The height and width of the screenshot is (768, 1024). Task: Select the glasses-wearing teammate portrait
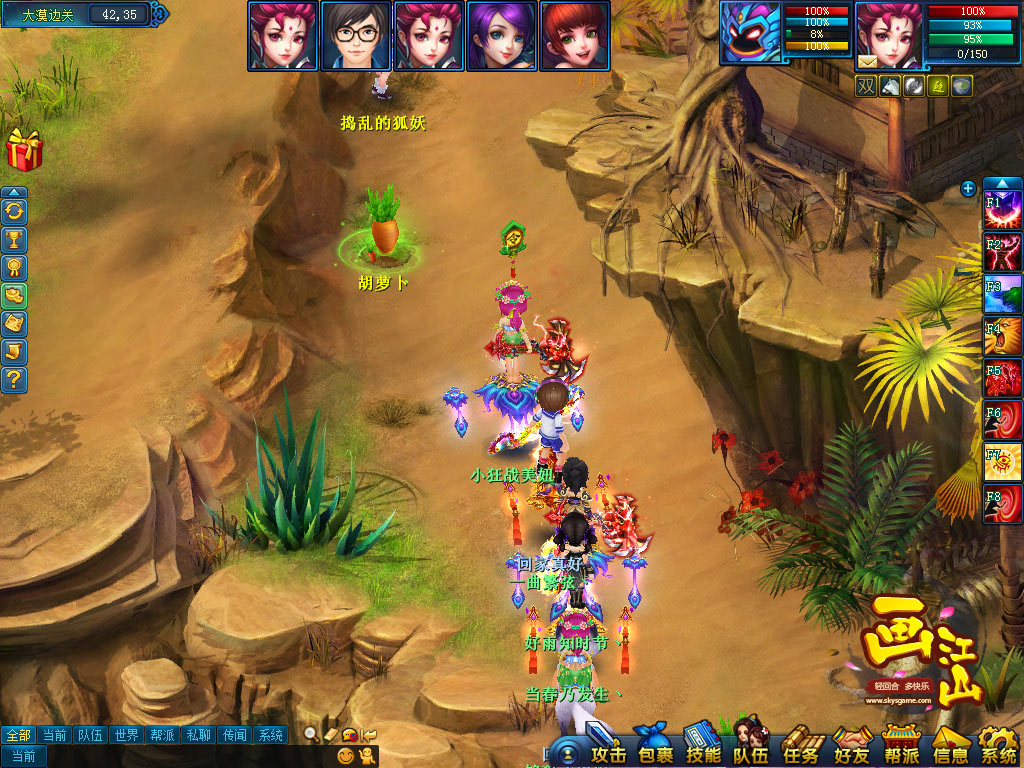356,35
